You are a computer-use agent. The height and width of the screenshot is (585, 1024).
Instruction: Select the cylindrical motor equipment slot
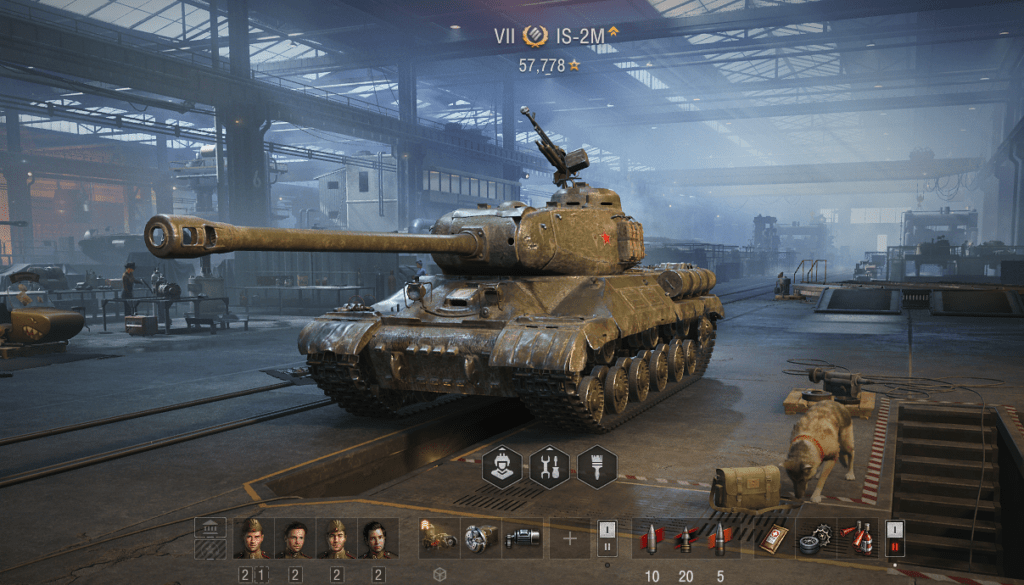[522, 538]
